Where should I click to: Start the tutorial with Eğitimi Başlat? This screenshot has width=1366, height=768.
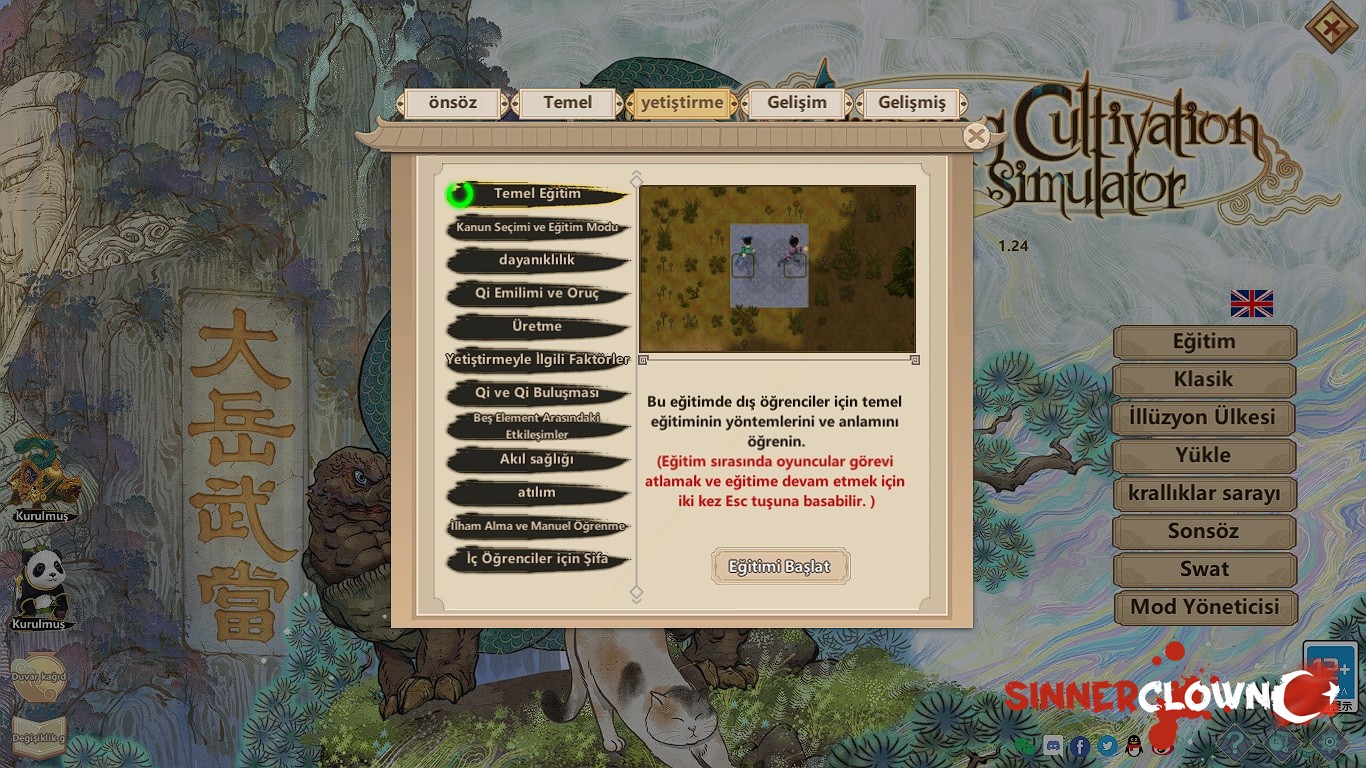pyautogui.click(x=780, y=566)
